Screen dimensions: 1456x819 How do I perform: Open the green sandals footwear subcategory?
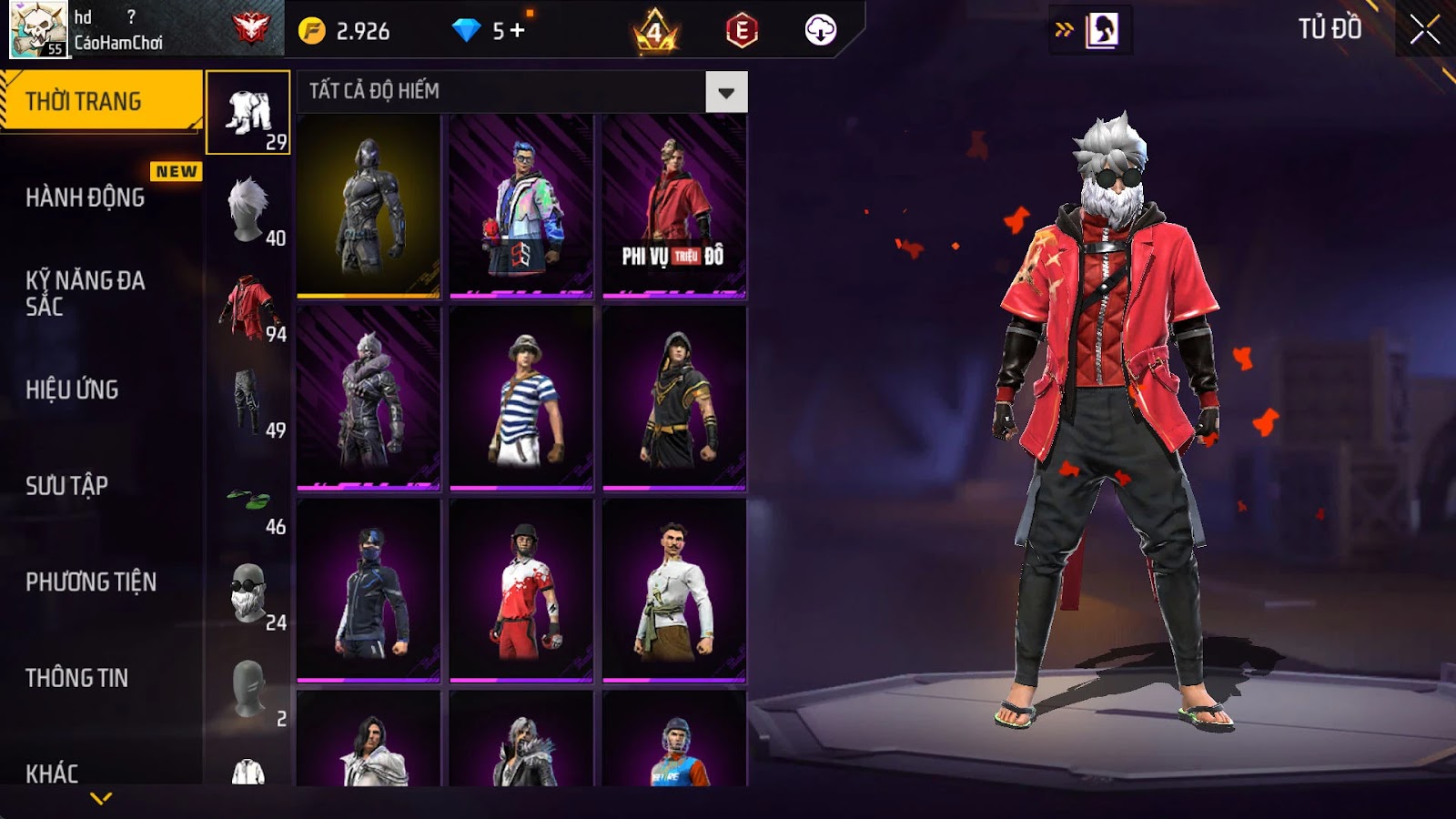pos(248,500)
